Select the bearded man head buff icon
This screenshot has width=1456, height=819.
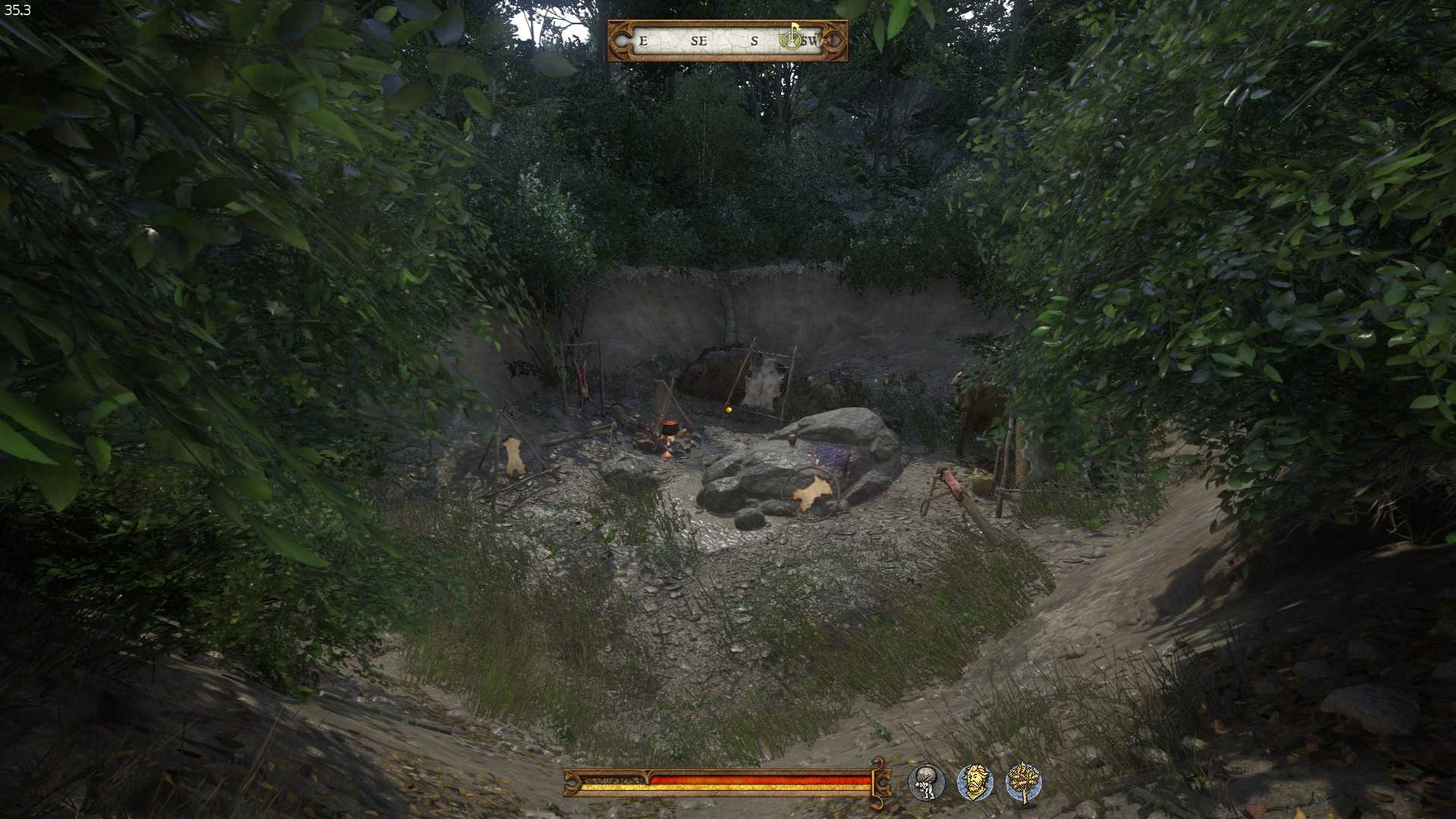(x=974, y=783)
